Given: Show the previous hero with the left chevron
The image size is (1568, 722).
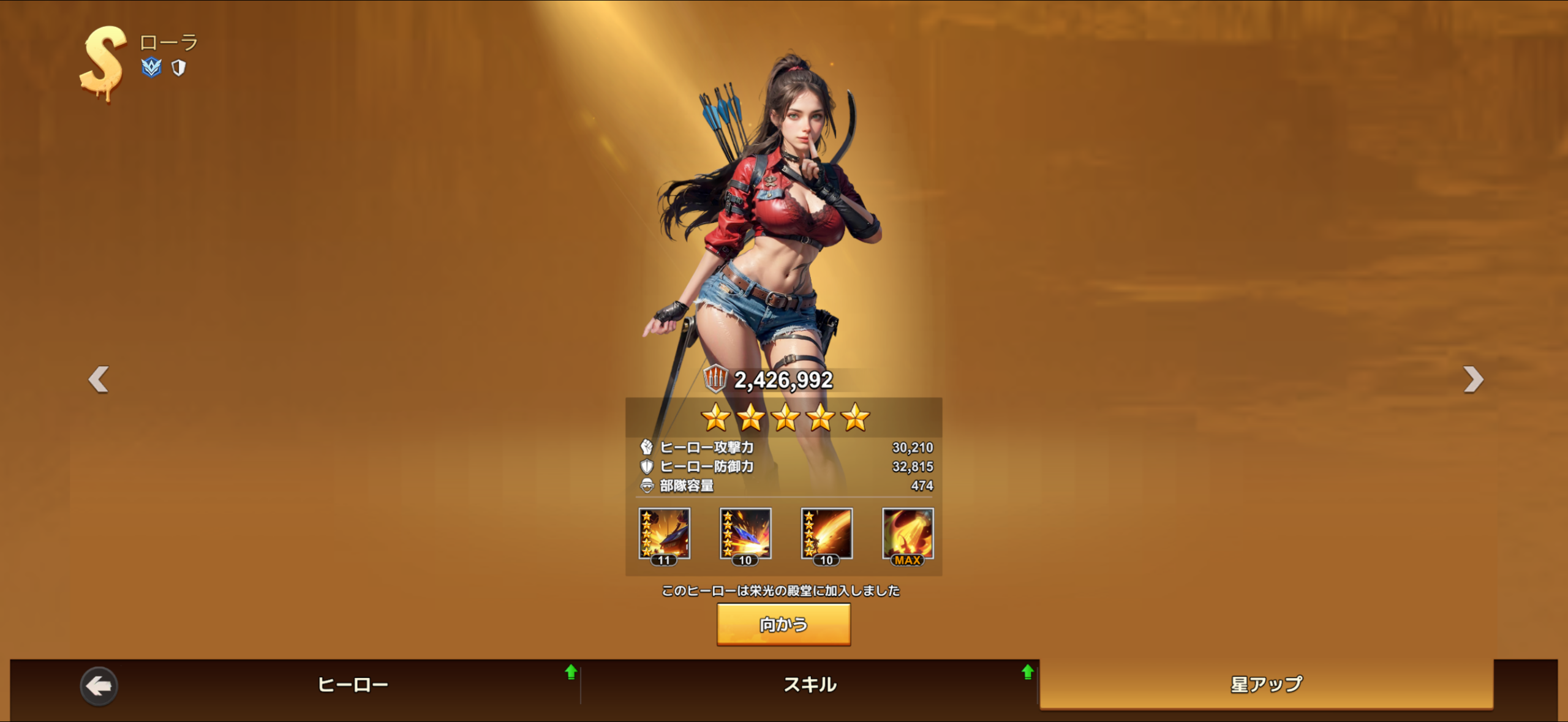Looking at the screenshot, I should (x=98, y=380).
